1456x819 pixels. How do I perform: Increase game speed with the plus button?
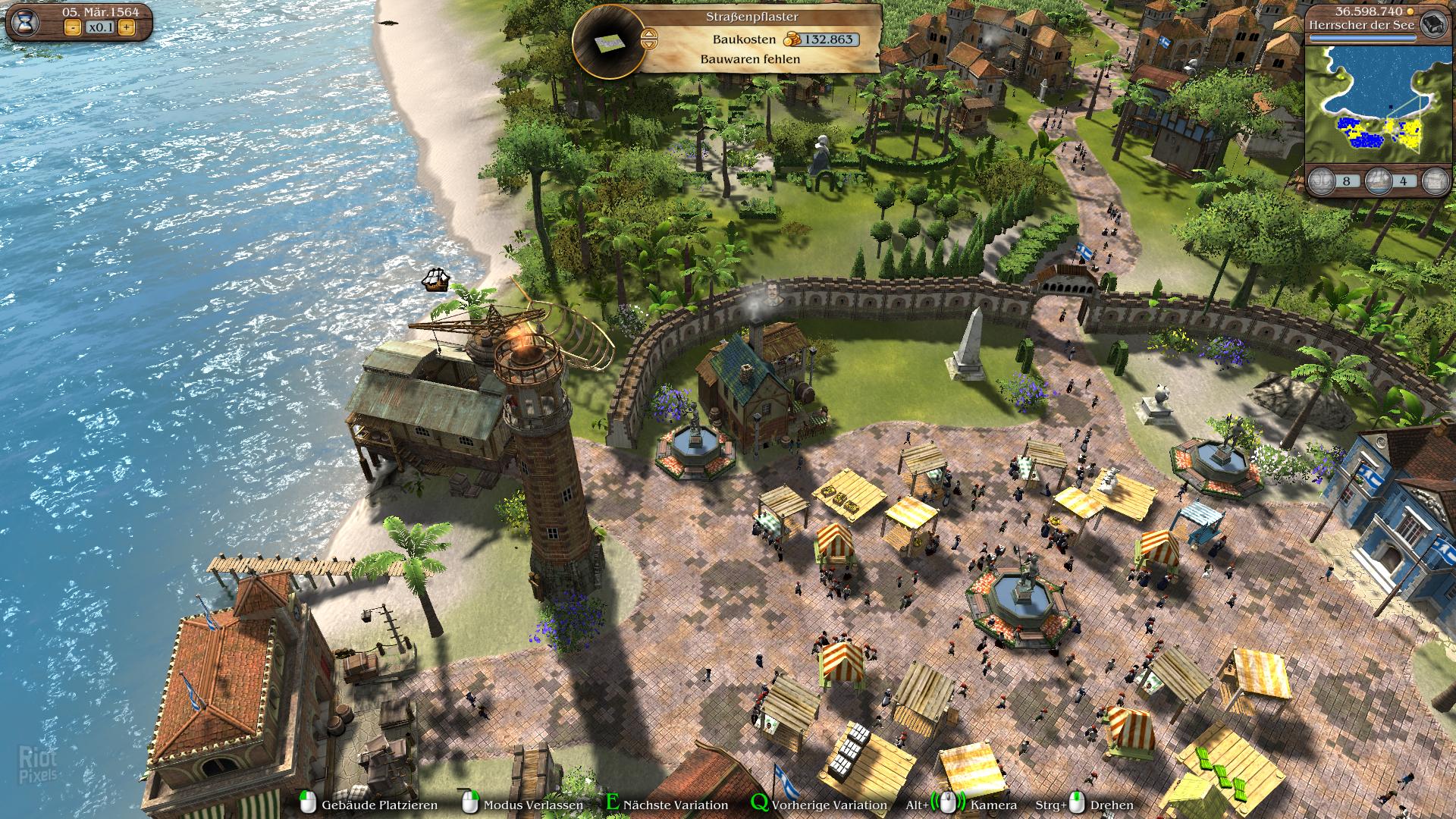tap(126, 28)
